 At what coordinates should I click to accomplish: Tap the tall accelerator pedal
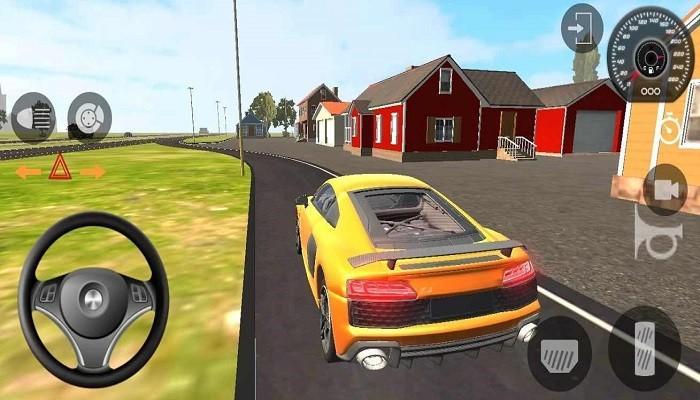tap(644, 347)
